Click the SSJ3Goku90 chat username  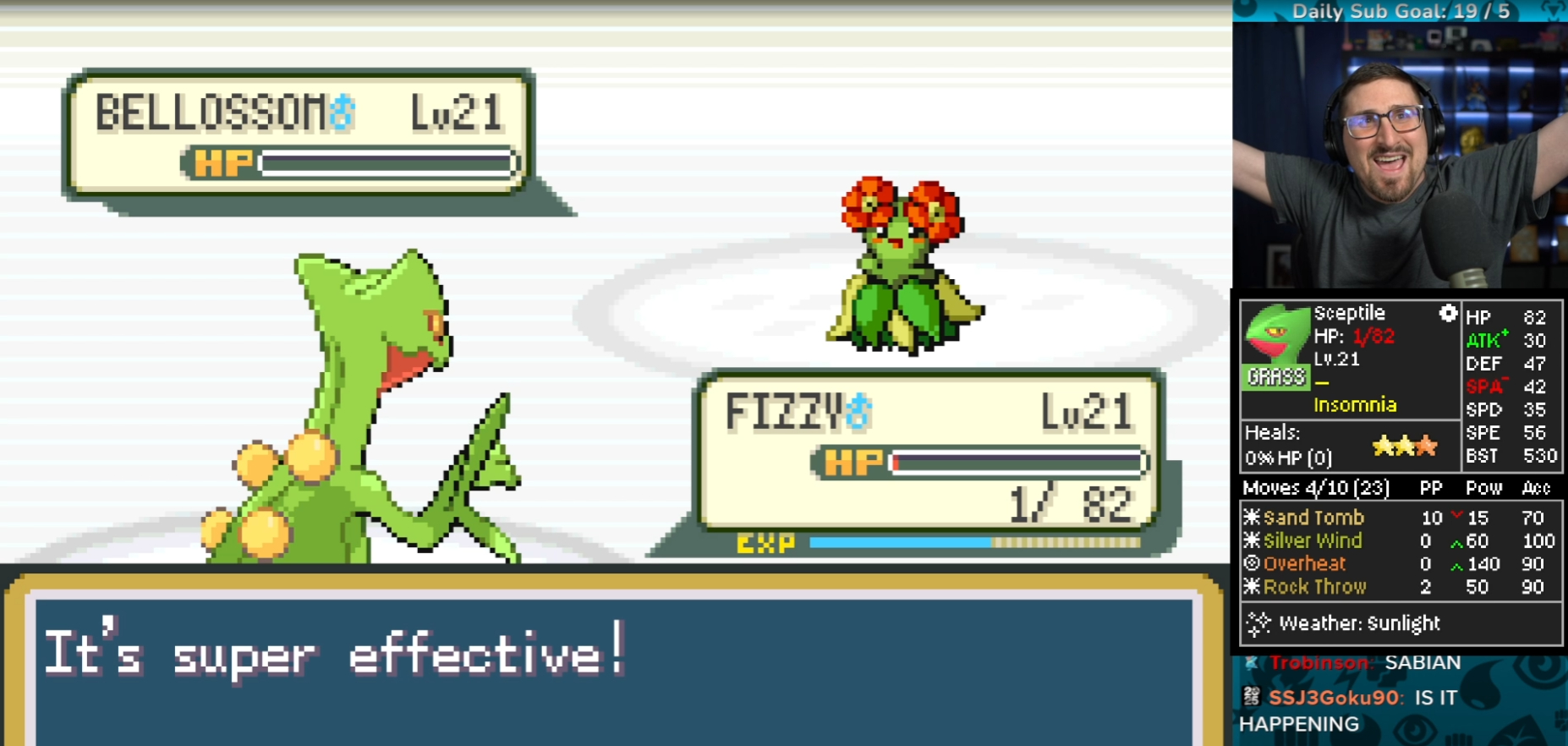pos(1334,698)
